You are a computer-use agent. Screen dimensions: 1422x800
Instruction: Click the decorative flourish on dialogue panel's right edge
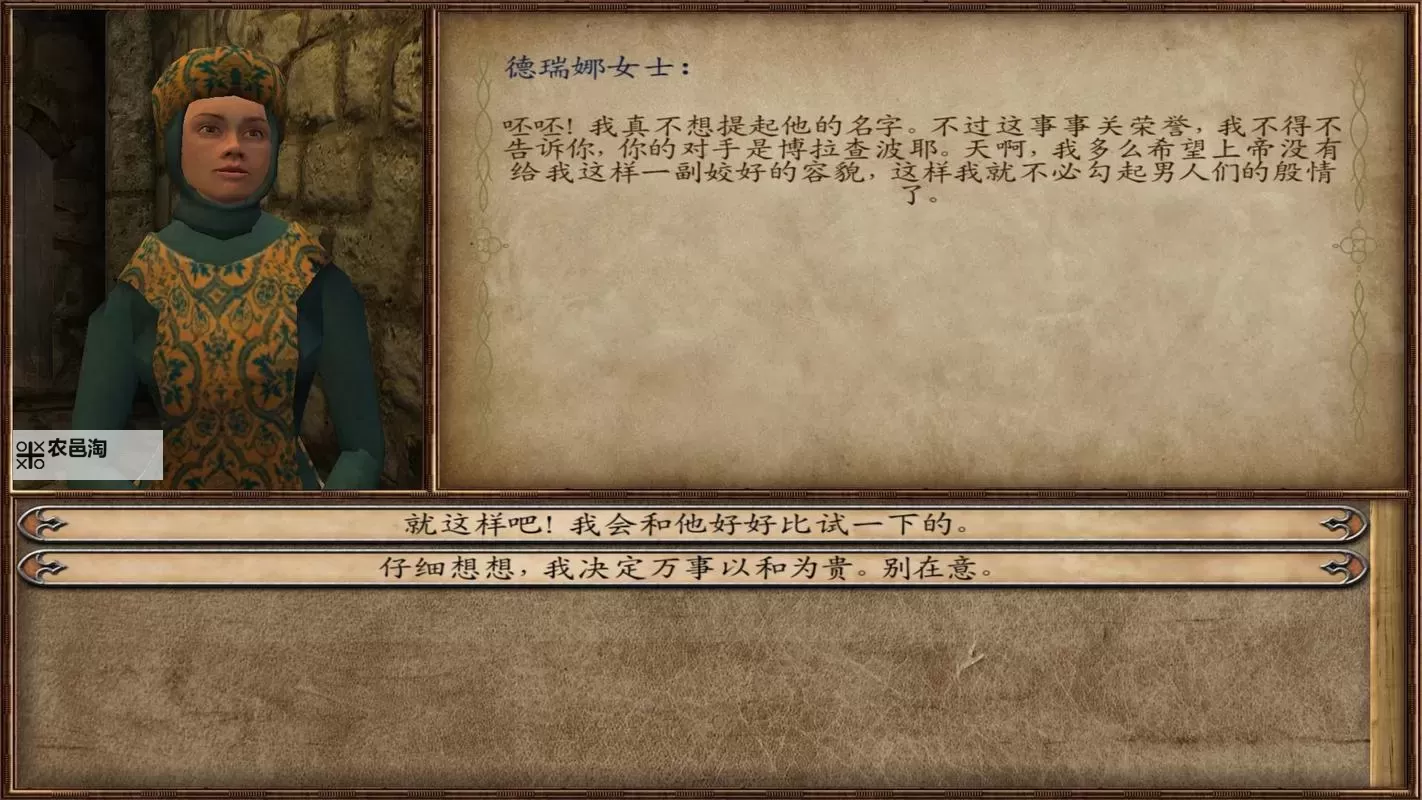[1357, 243]
